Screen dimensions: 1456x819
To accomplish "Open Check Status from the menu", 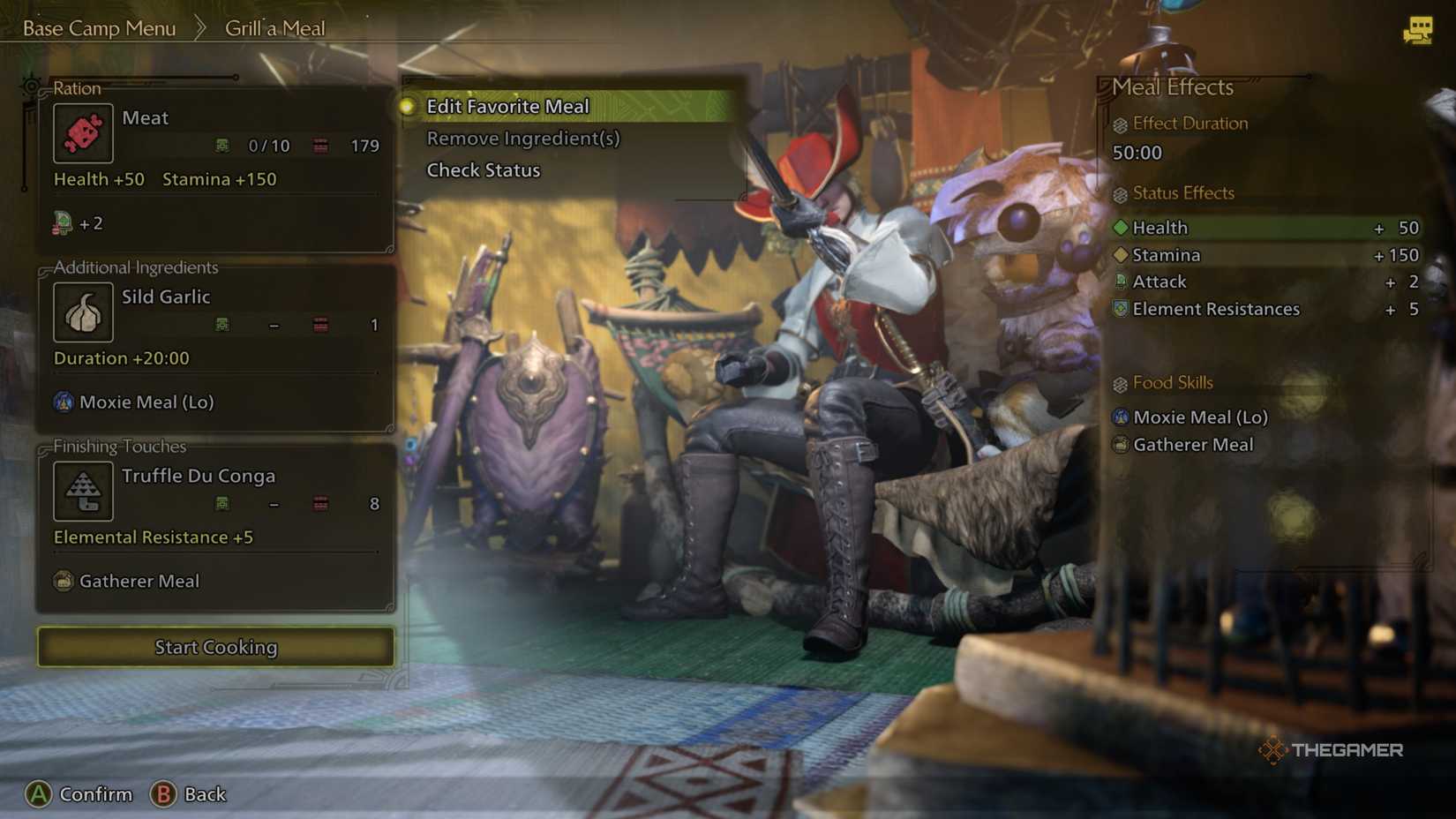I will coord(483,169).
